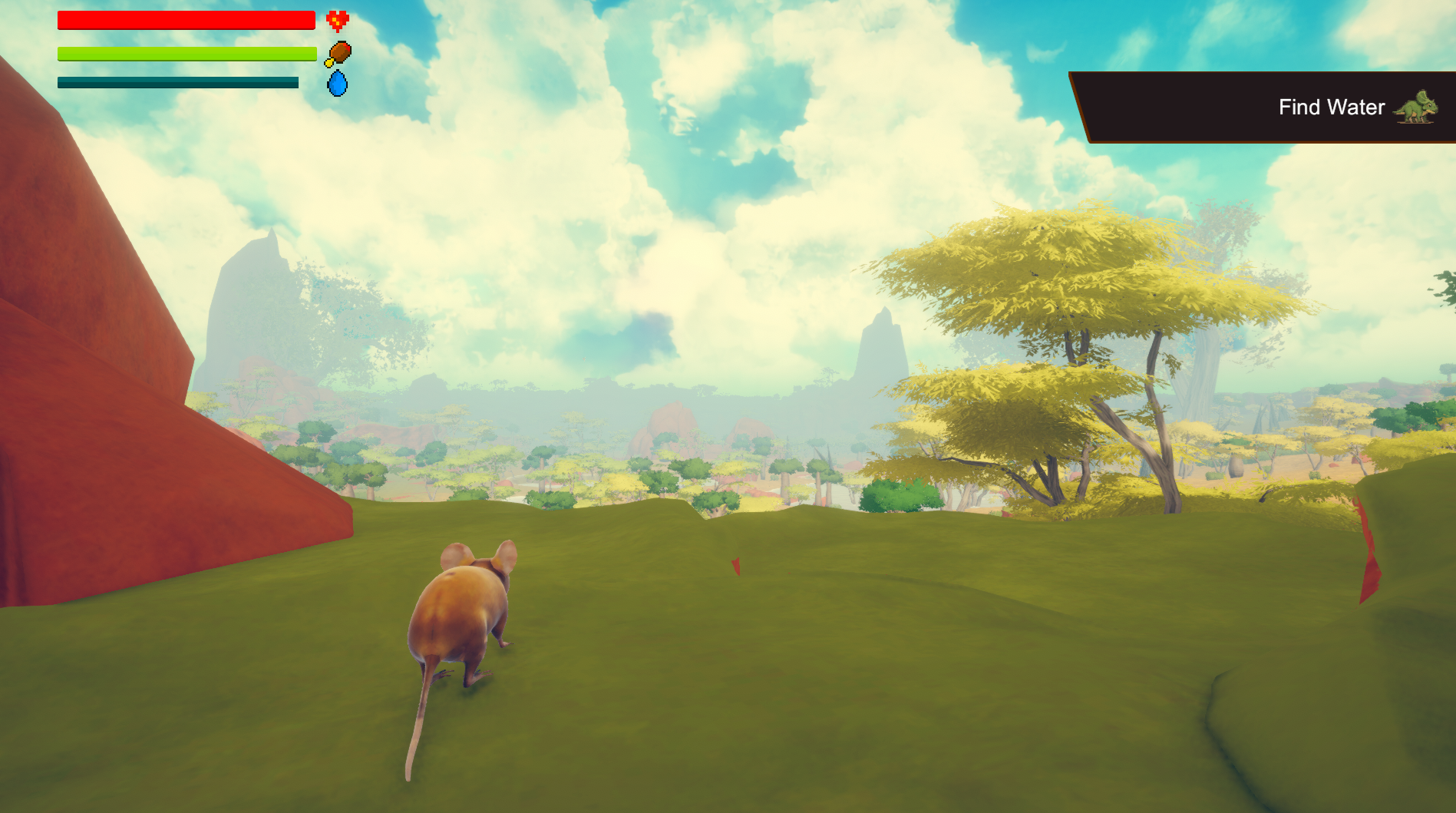
Task: Click the triceratops icon on the objective banner
Action: point(1416,107)
